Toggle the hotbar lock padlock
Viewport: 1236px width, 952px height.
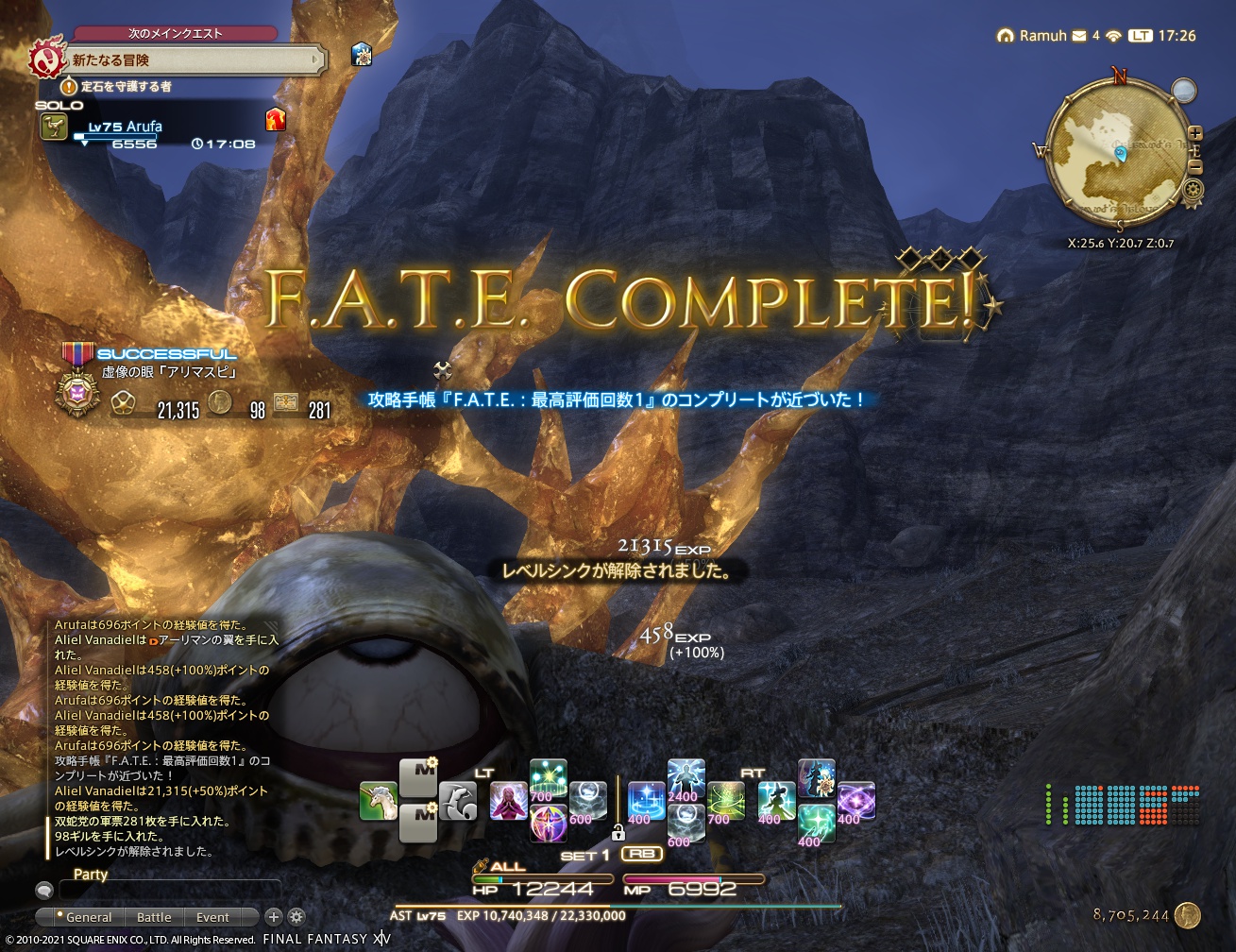click(619, 833)
